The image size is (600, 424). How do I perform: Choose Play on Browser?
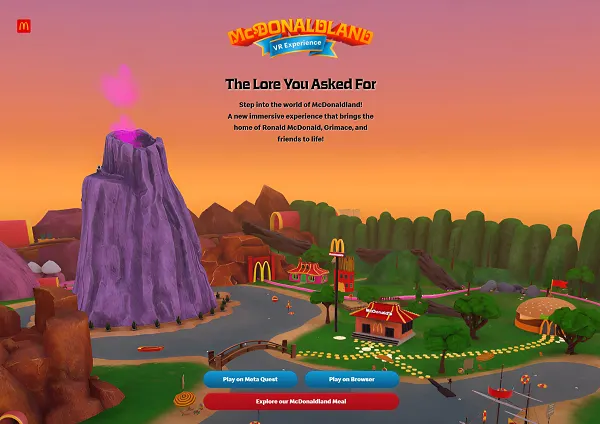click(x=351, y=380)
